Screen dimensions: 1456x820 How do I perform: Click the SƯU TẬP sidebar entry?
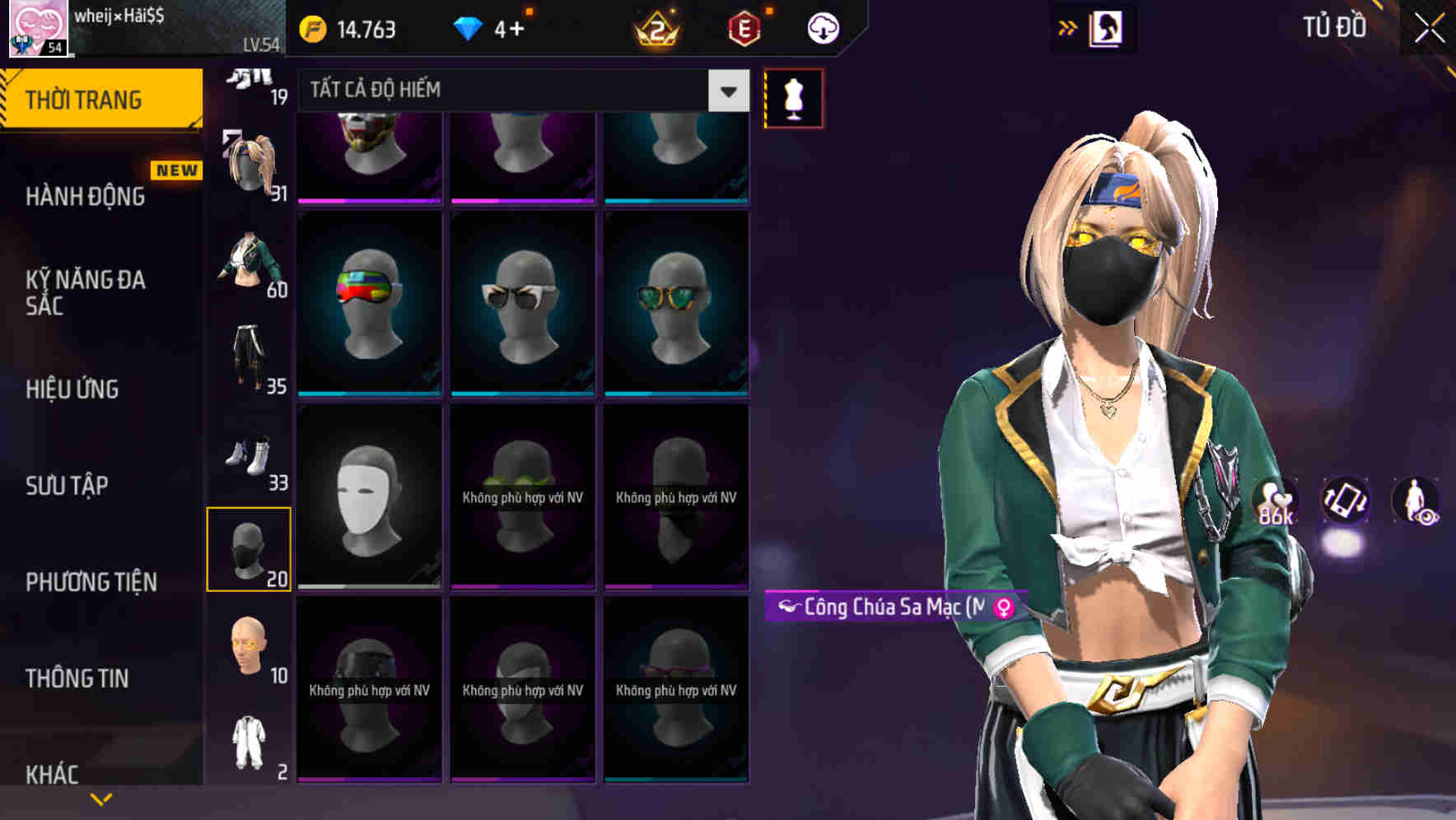pos(66,487)
